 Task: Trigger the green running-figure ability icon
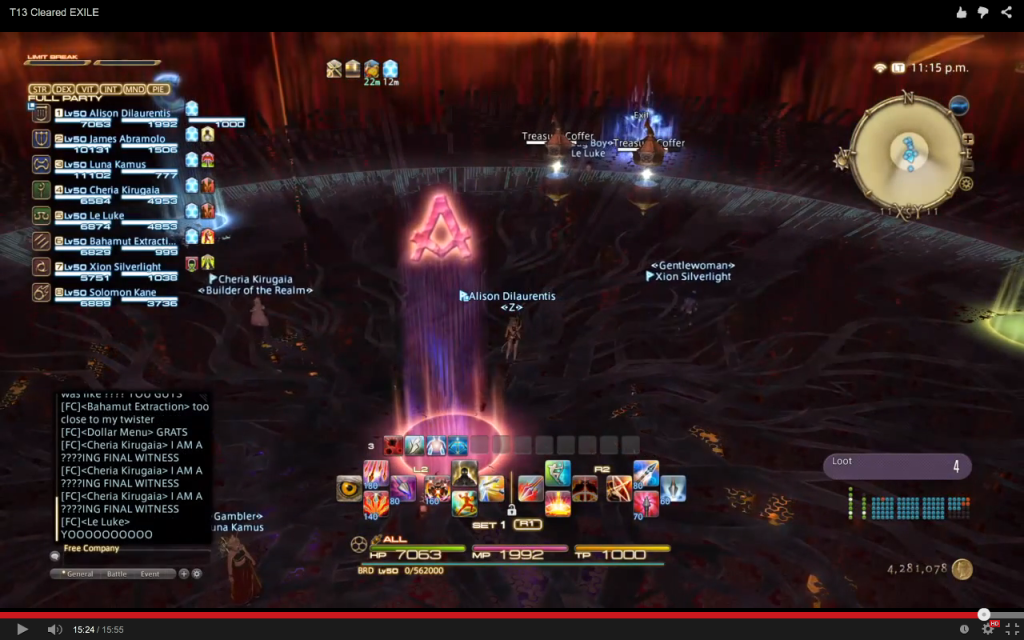tap(558, 473)
